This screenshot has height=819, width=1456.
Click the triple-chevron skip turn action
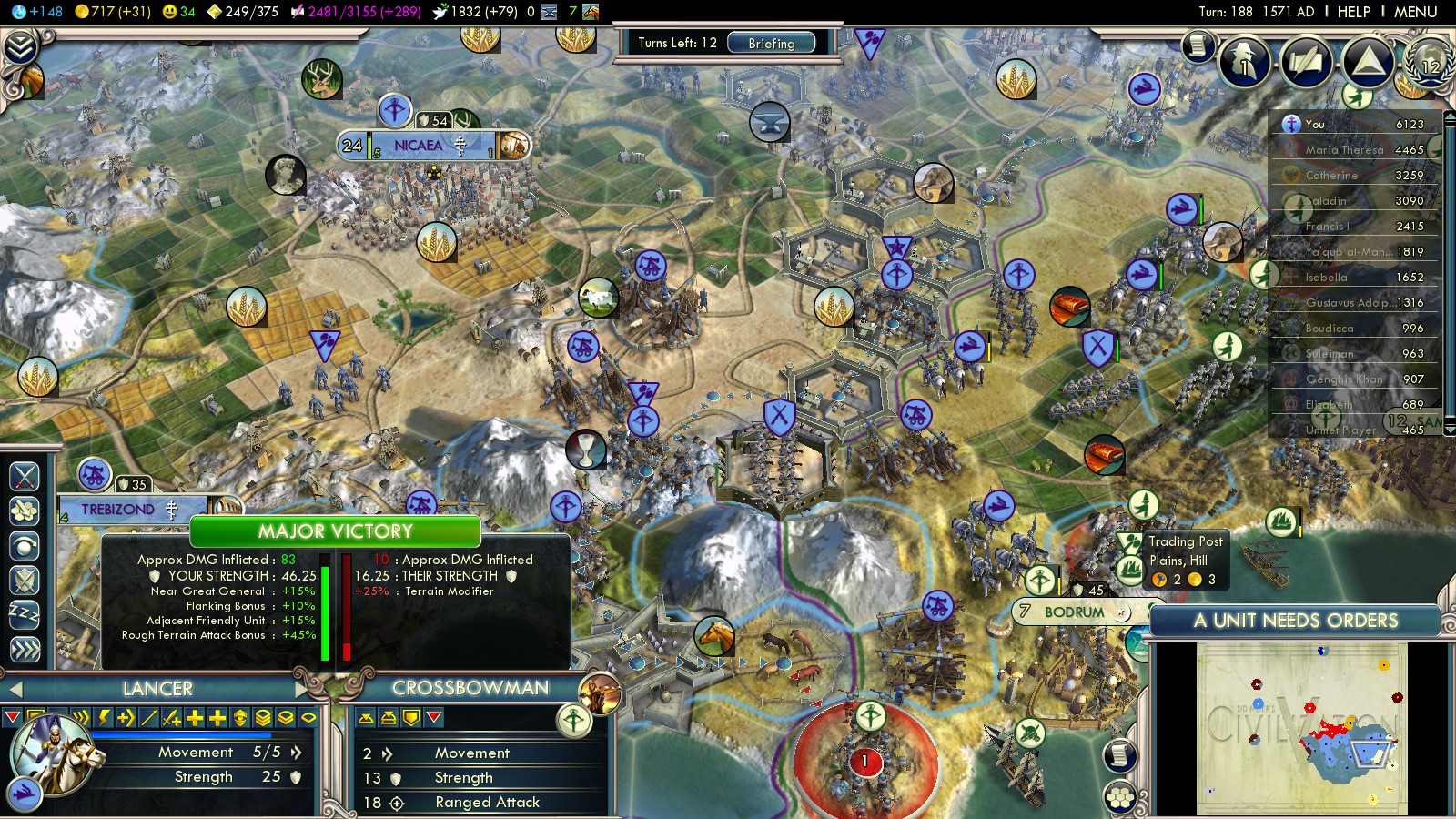[25, 649]
